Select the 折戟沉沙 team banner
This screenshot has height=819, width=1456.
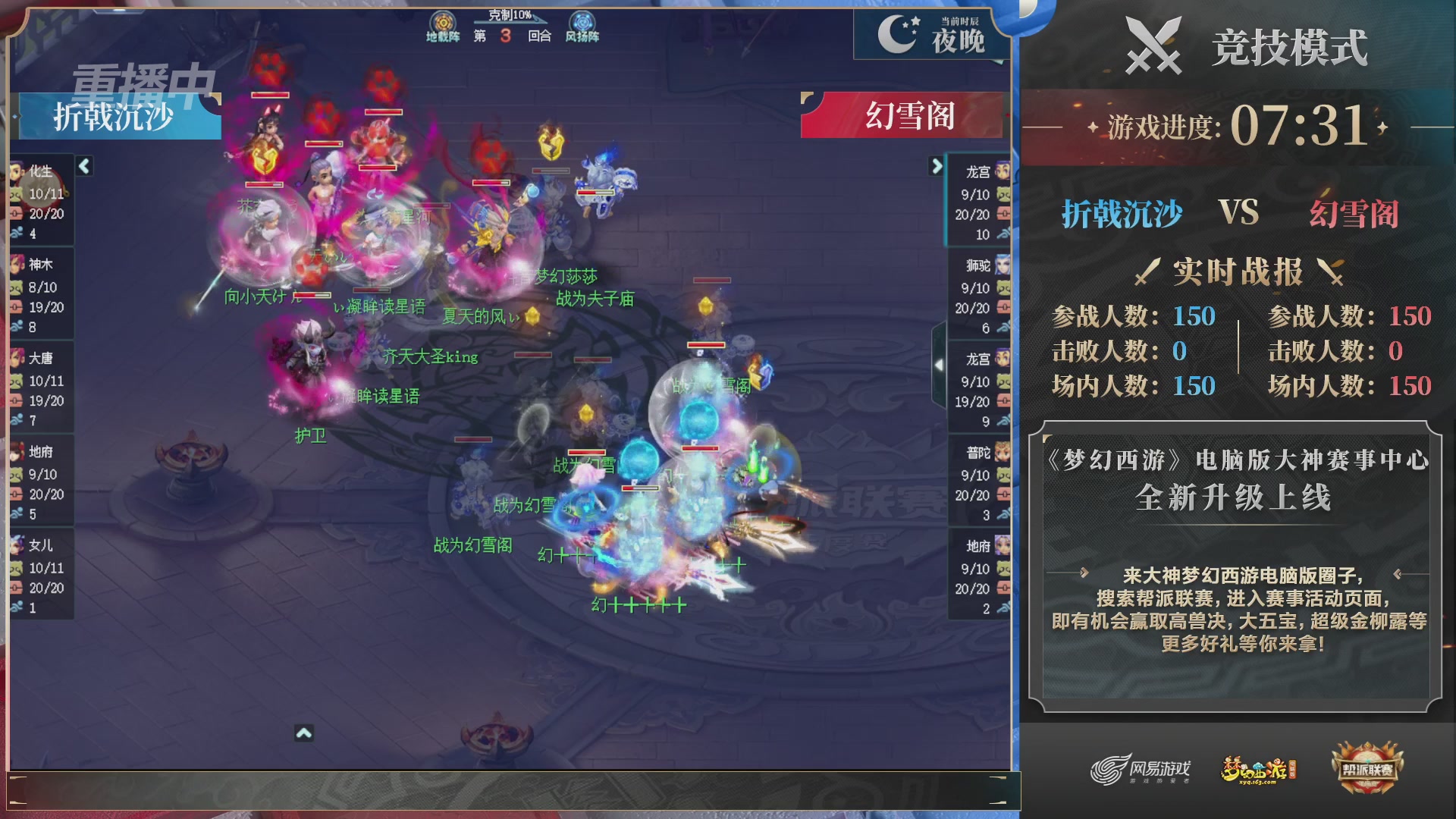(115, 116)
